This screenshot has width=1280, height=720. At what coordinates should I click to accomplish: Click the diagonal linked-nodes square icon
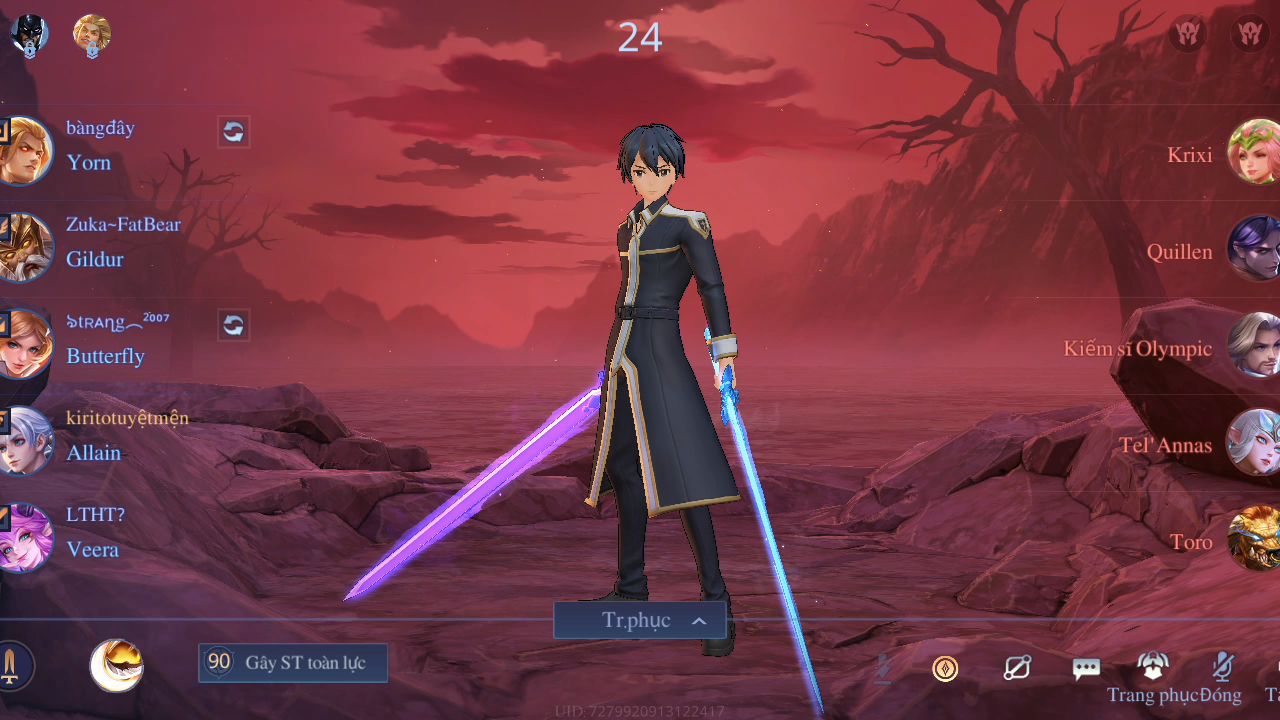point(1017,668)
